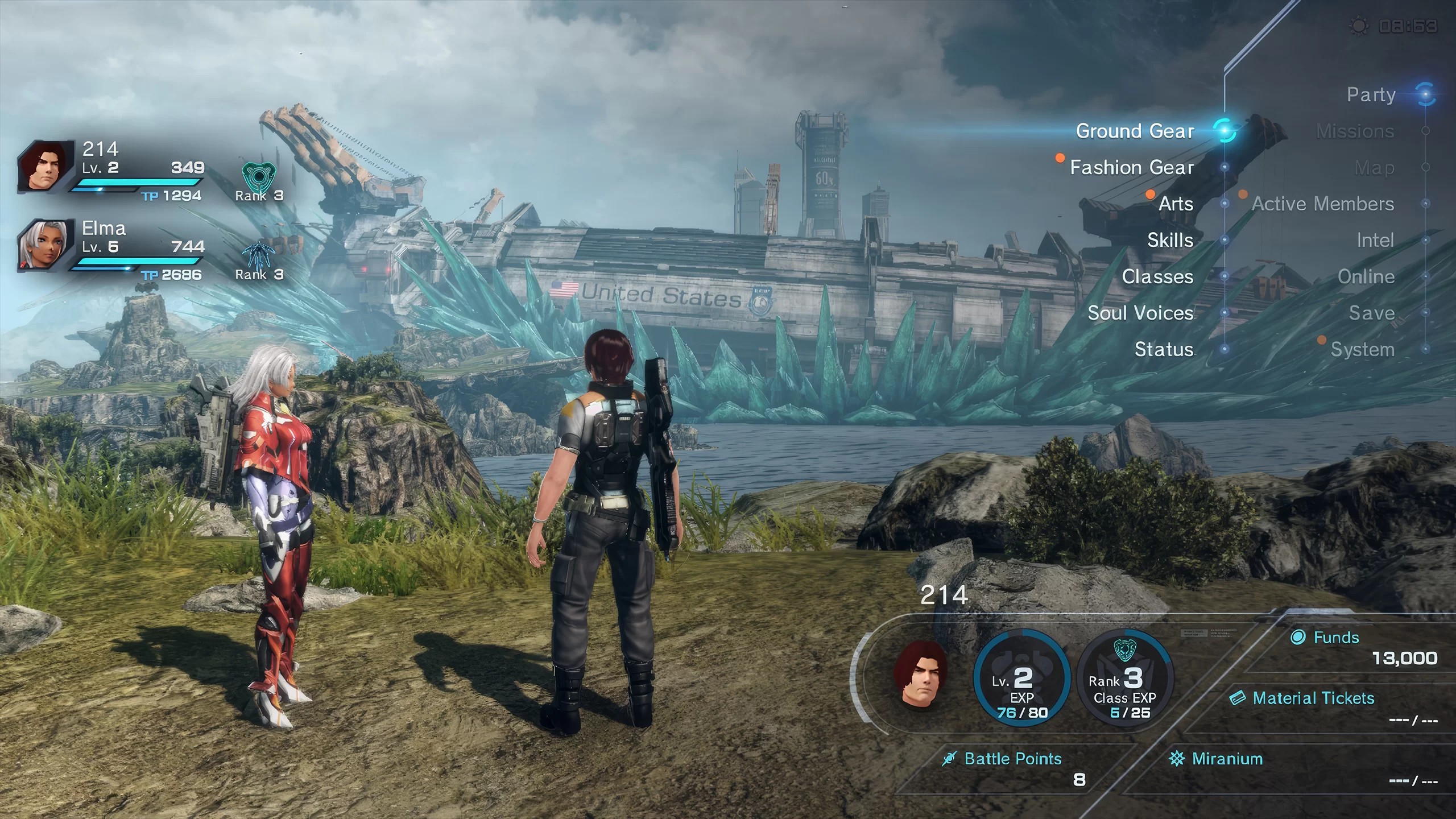Screen dimensions: 1456x819
Task: Open the Missions category
Action: click(1355, 131)
